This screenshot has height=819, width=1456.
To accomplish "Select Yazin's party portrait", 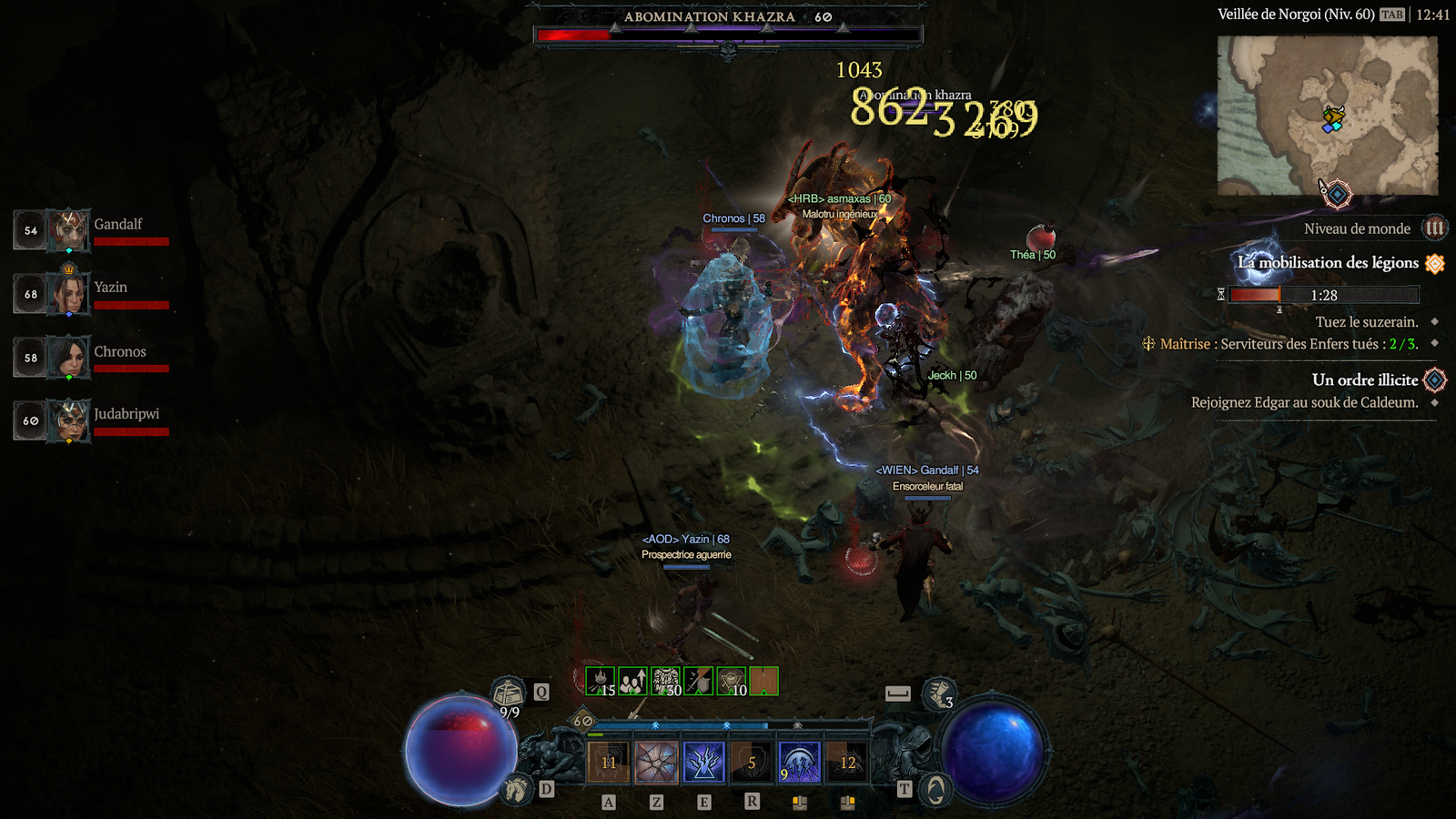I will pos(69,294).
